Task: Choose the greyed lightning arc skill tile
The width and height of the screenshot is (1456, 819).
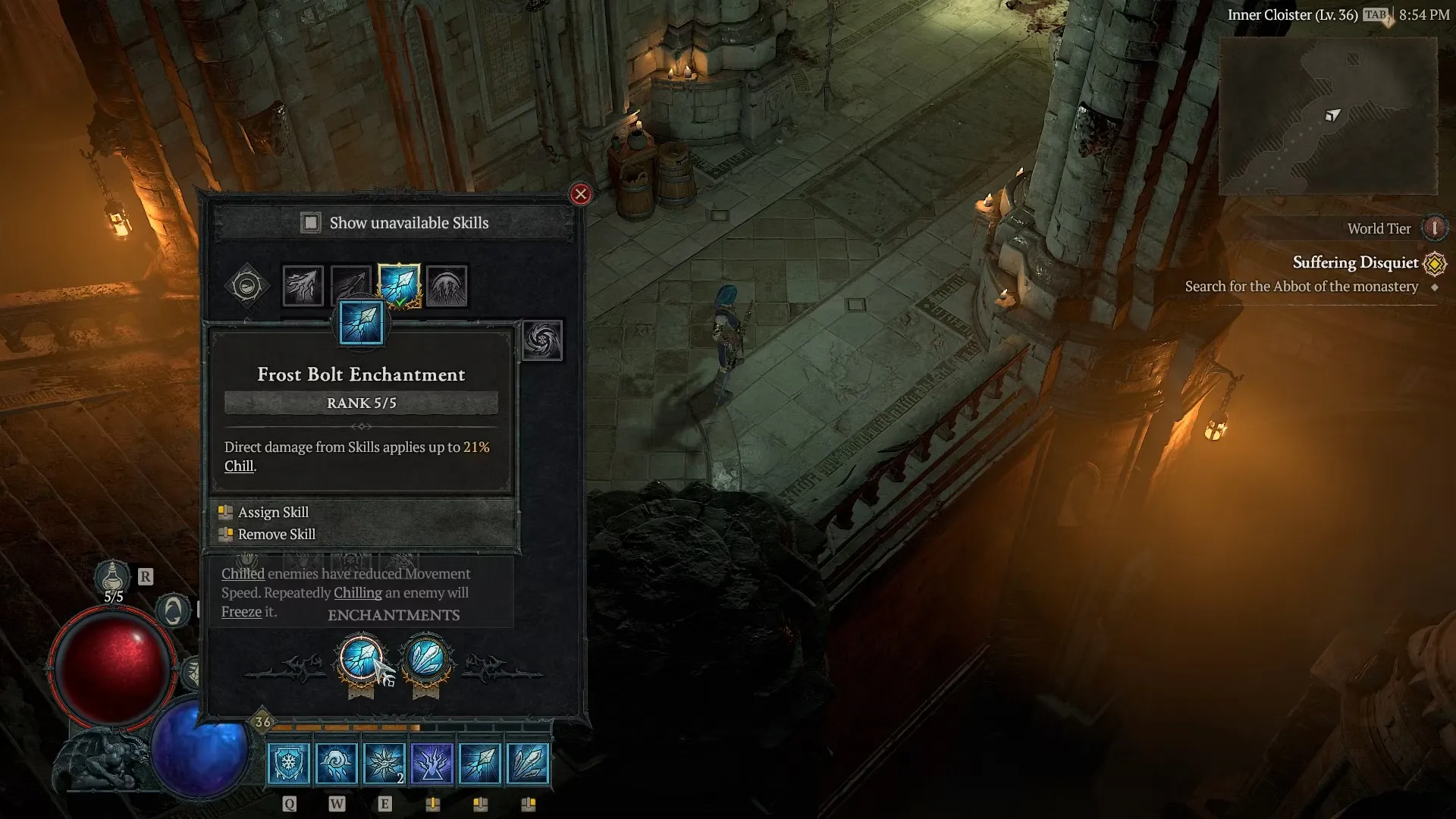Action: (x=350, y=284)
